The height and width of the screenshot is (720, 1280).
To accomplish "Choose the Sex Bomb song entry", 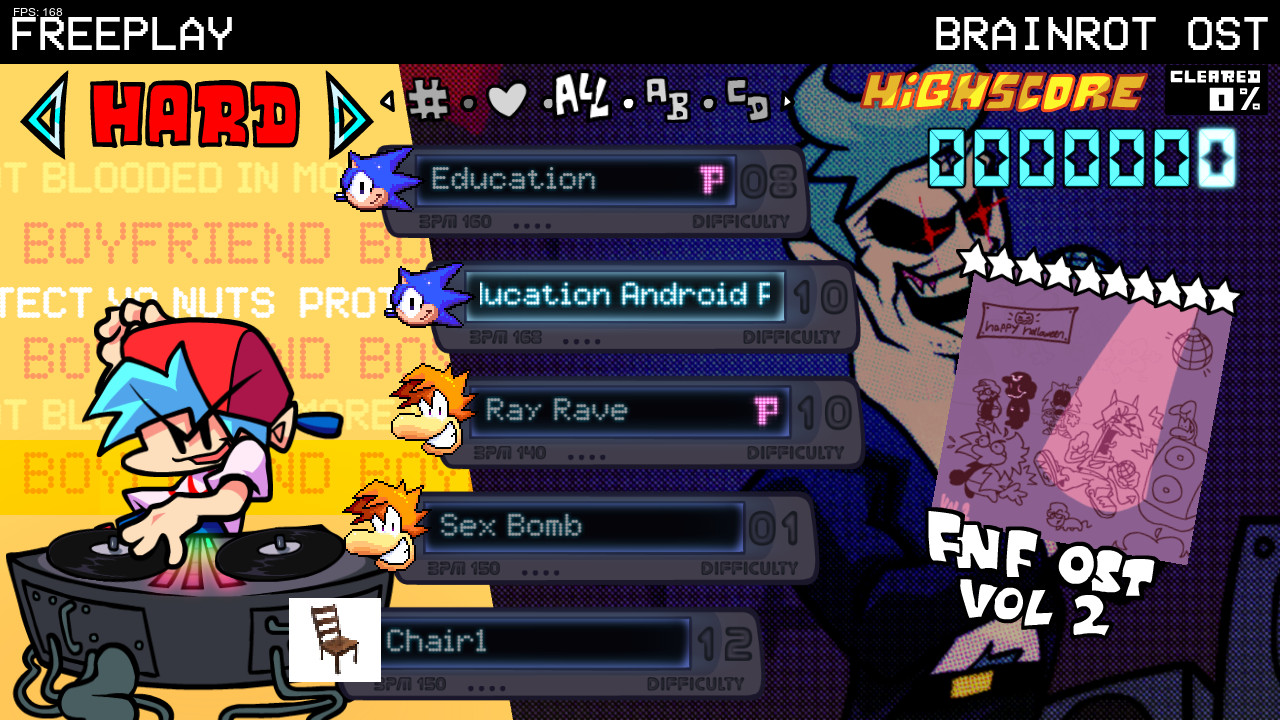I will click(584, 526).
